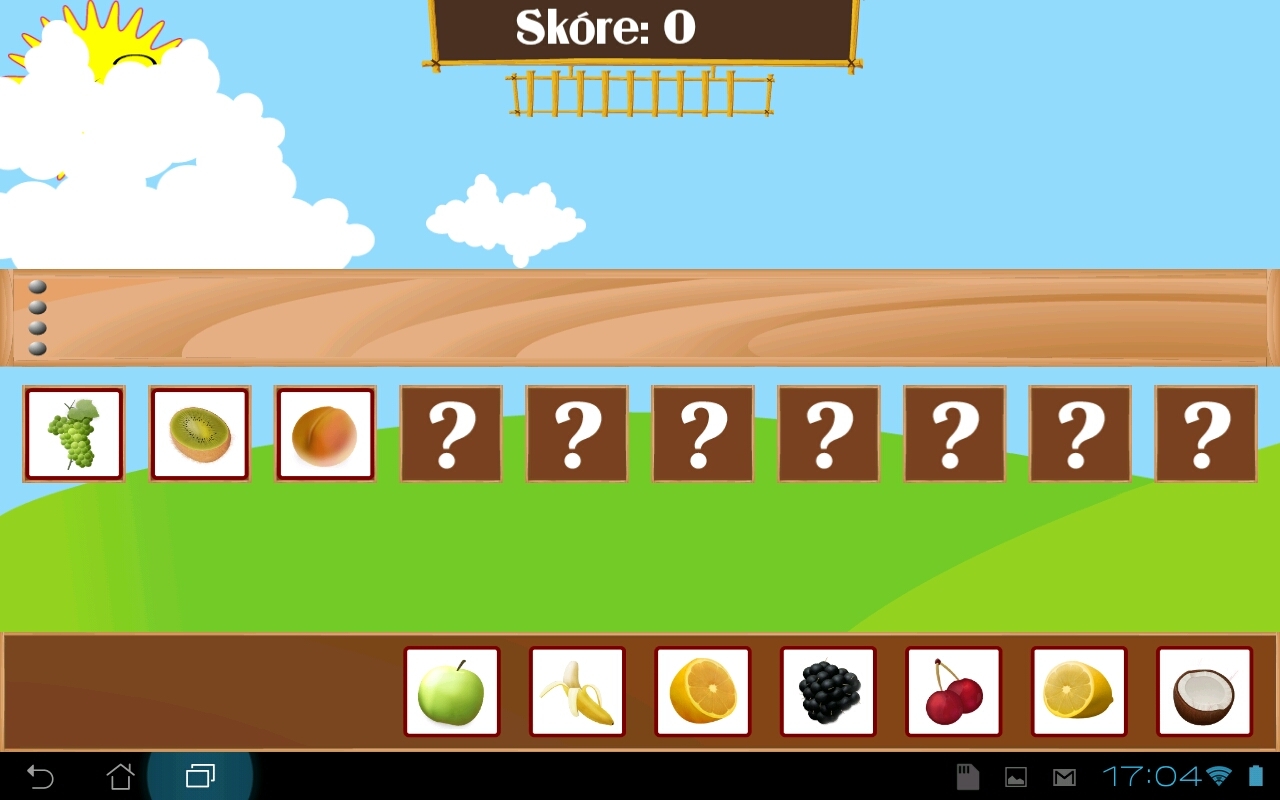Screen dimensions: 1280x800
Task: Select the kiwi fruit tile
Action: pos(199,433)
